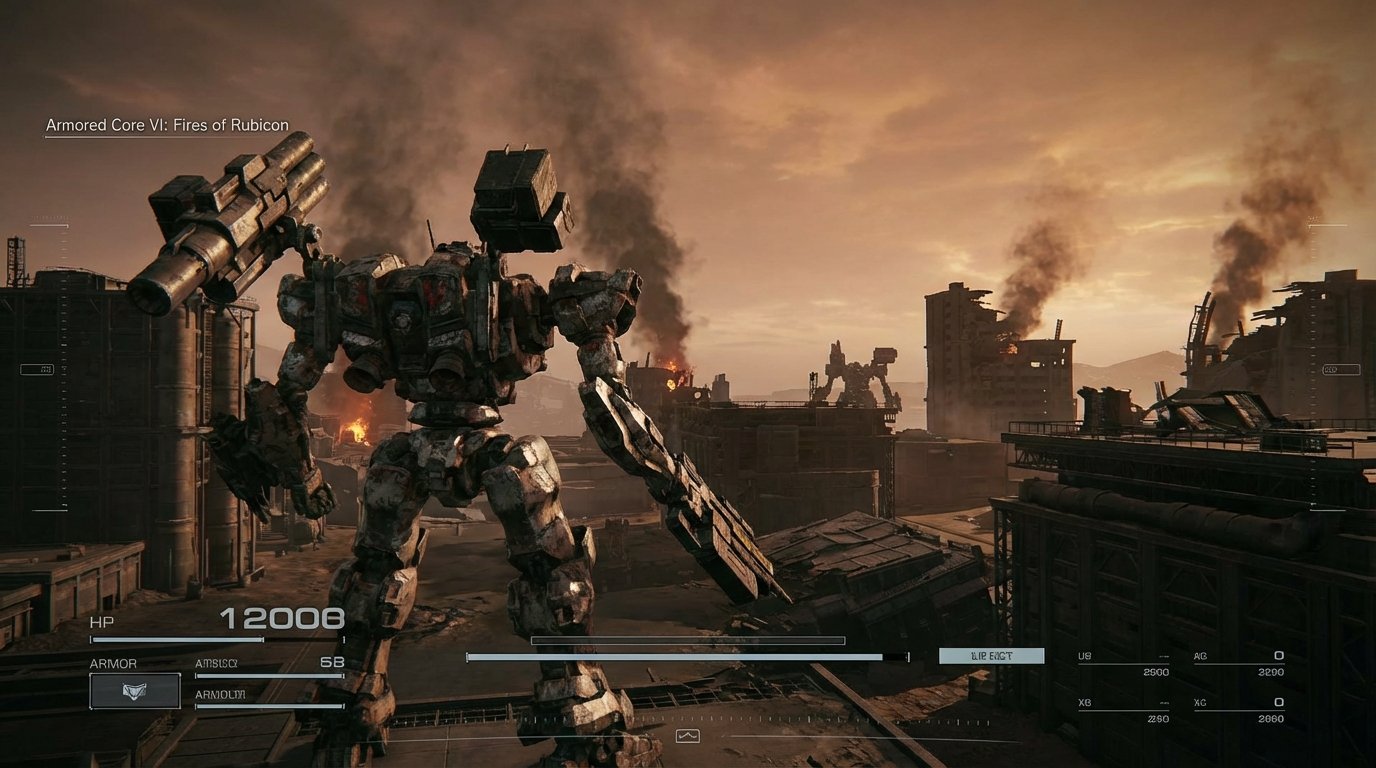This screenshot has width=1376, height=768.
Task: Click the square ready indicator next to AC
Action: [x=1278, y=656]
